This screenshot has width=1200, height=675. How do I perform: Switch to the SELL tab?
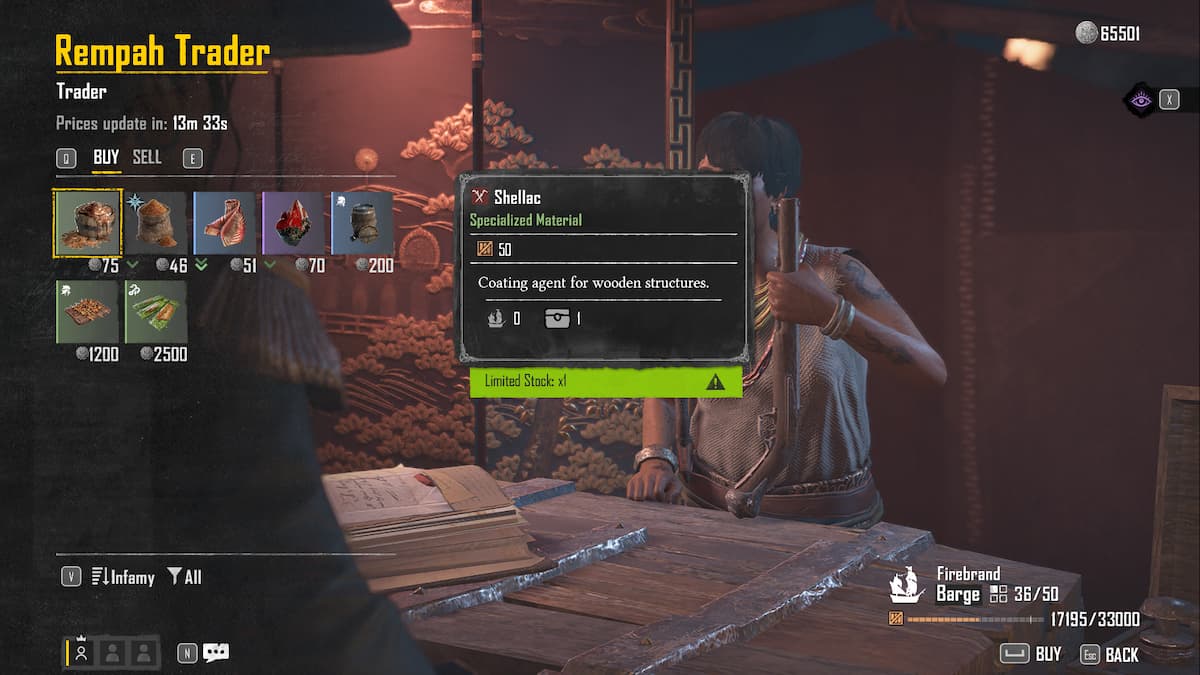tap(147, 157)
